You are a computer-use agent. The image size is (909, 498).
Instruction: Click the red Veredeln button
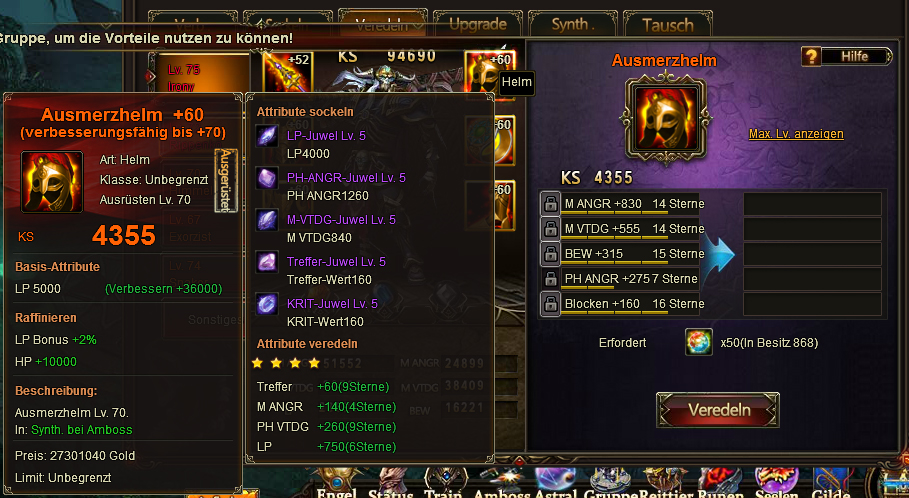(718, 410)
